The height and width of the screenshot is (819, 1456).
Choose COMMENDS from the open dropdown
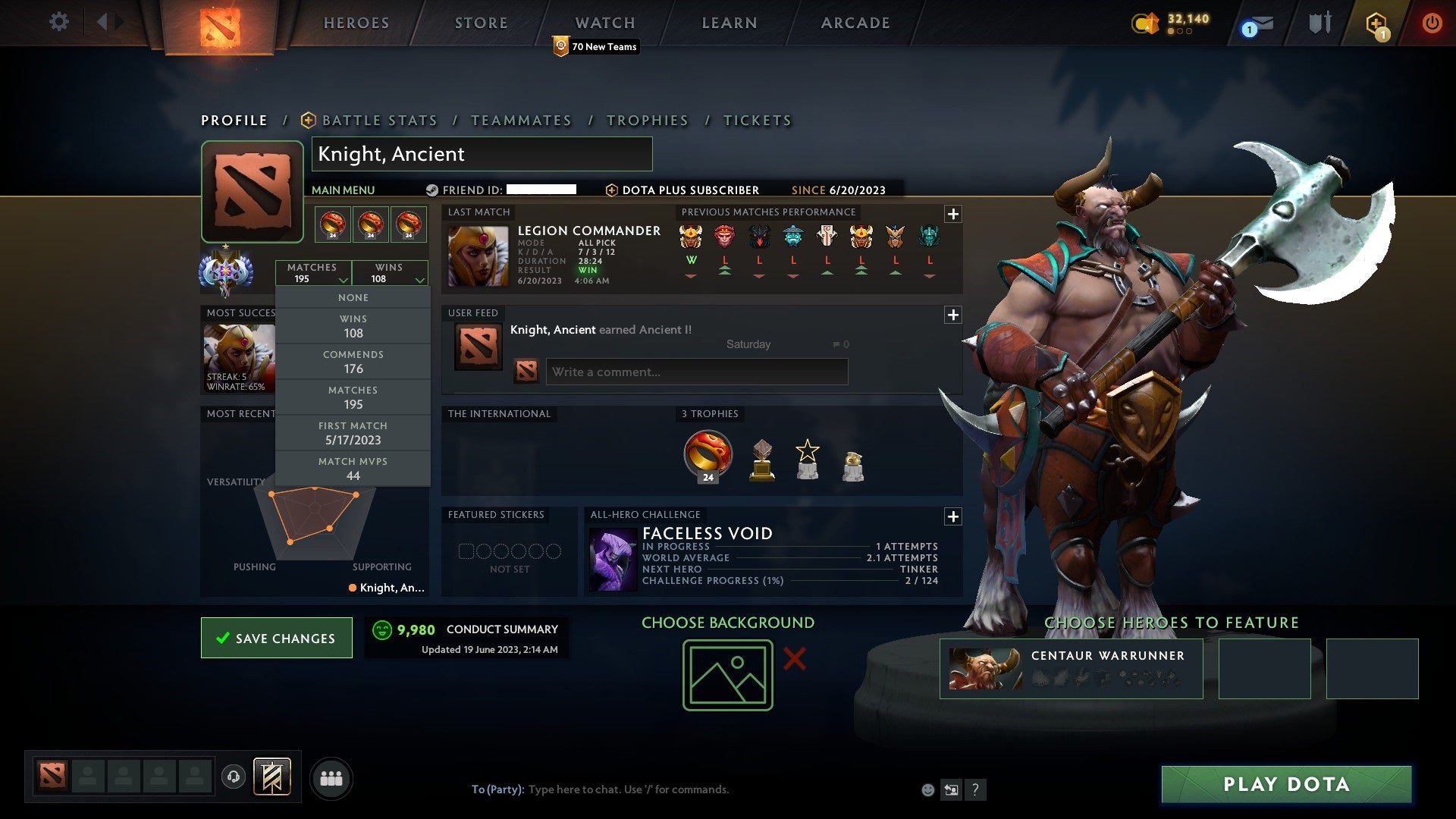tap(353, 362)
